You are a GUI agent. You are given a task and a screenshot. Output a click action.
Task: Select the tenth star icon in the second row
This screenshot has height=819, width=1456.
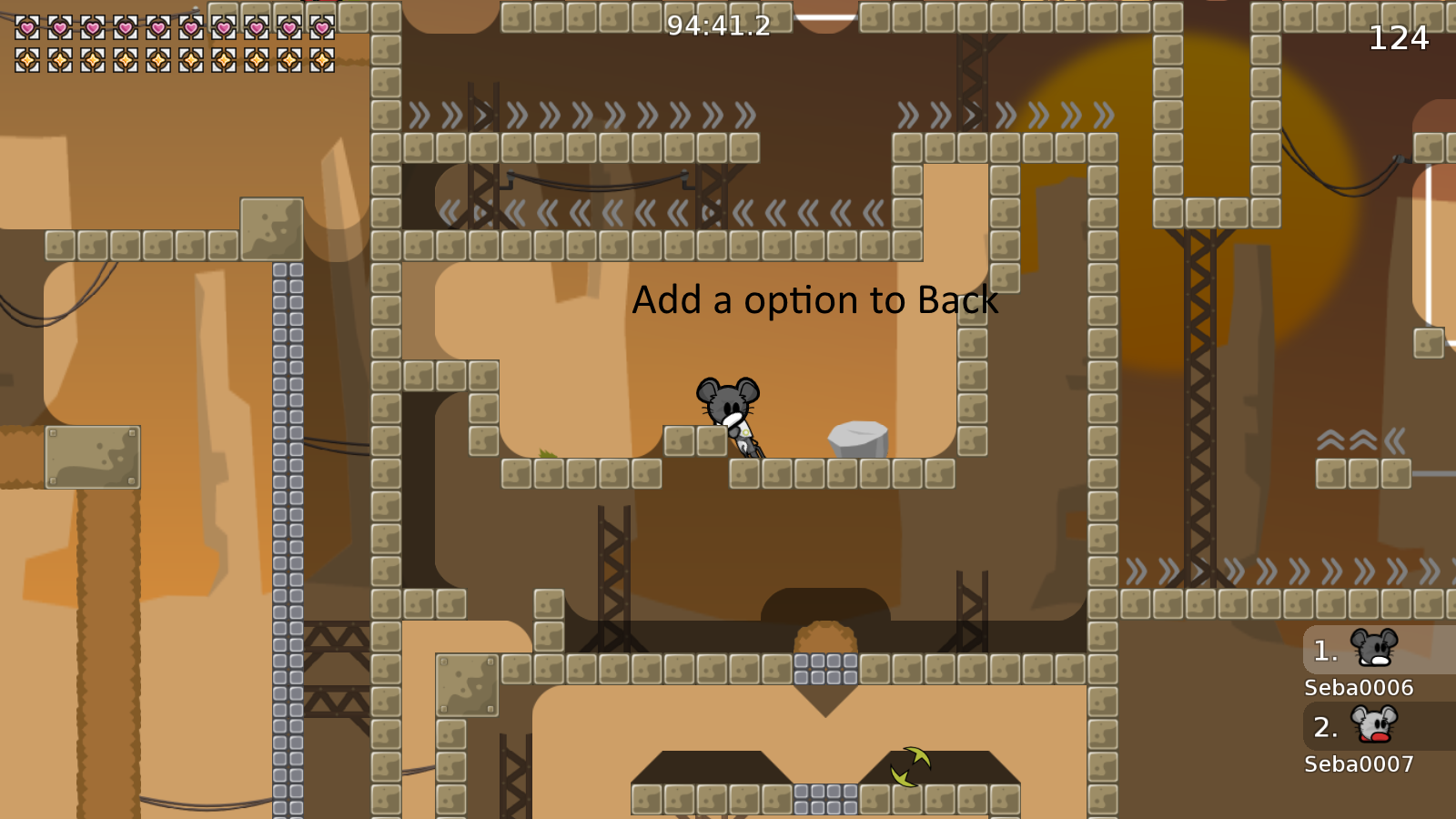pos(322,61)
